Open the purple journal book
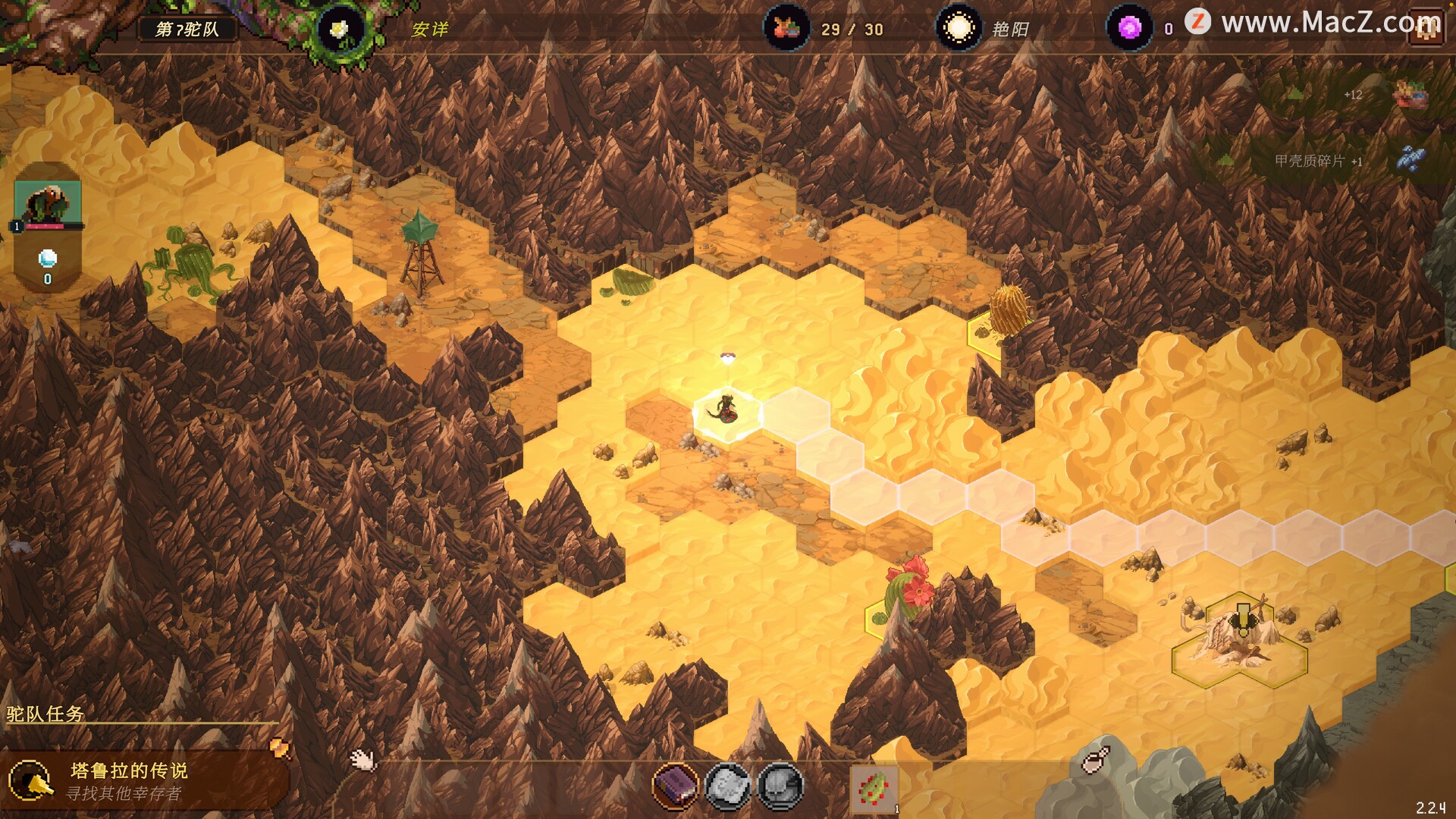Image resolution: width=1456 pixels, height=819 pixels. click(x=674, y=786)
